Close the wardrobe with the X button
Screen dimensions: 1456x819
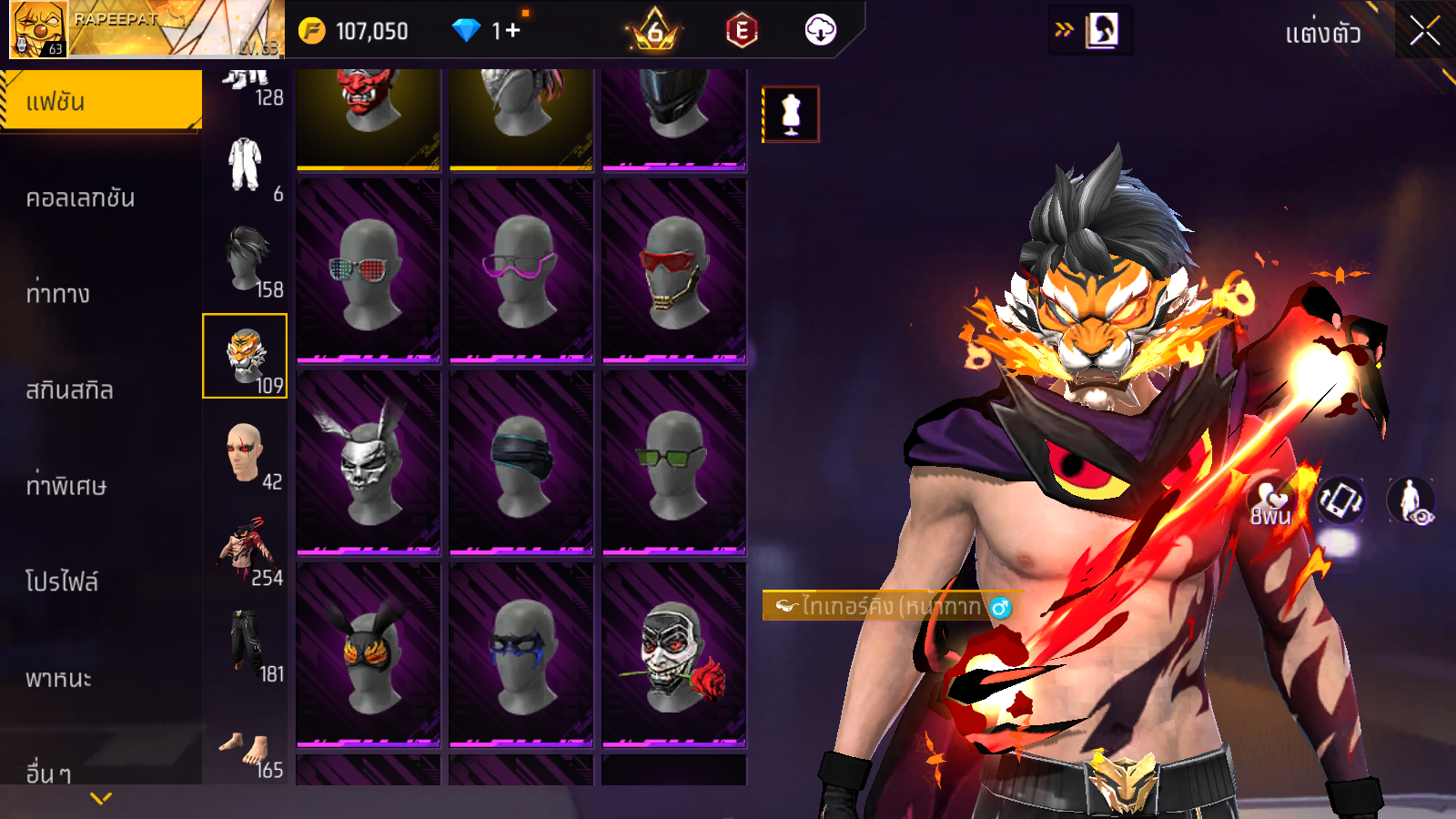click(x=1424, y=32)
